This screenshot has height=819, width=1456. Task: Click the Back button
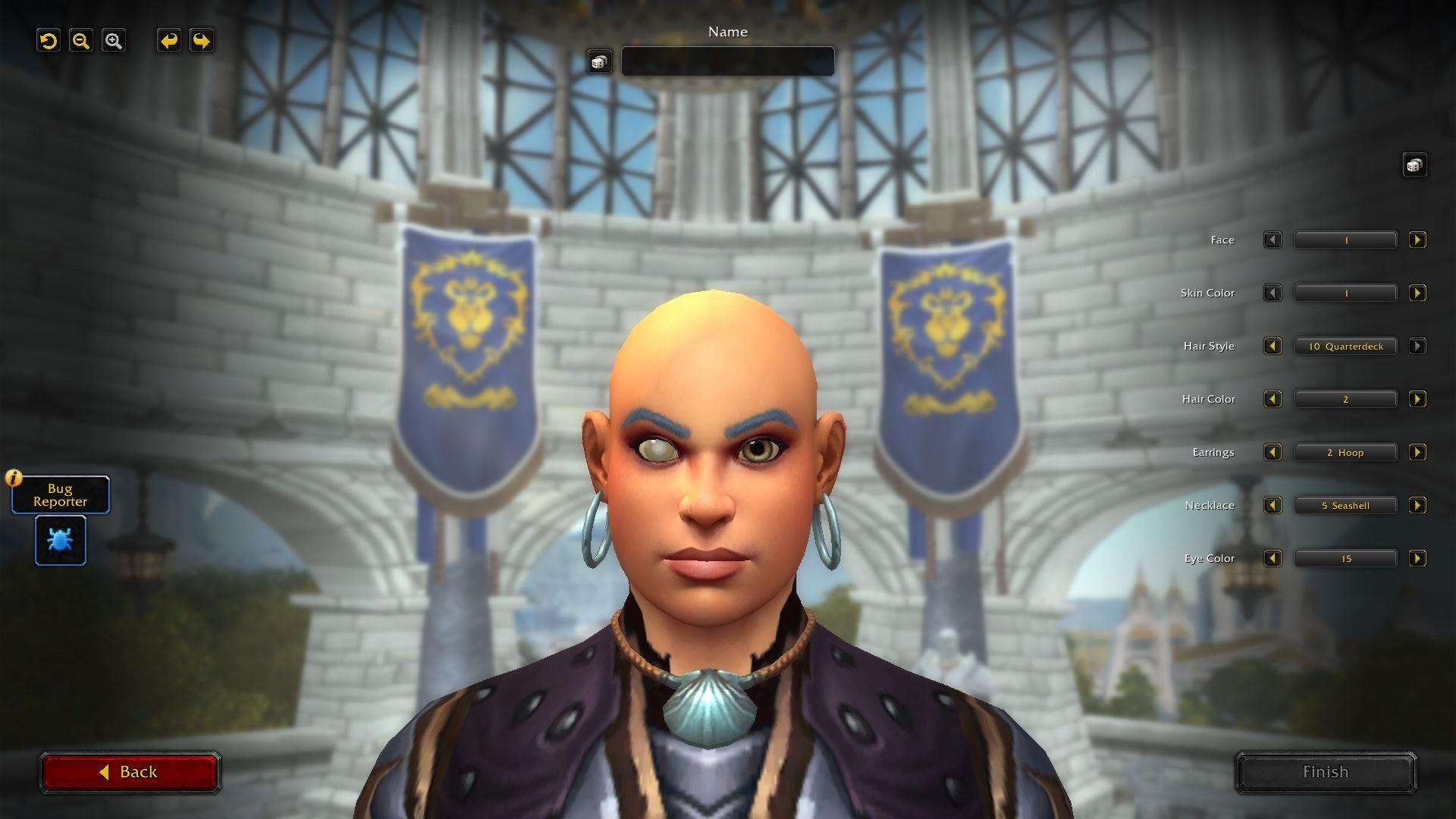[x=130, y=771]
